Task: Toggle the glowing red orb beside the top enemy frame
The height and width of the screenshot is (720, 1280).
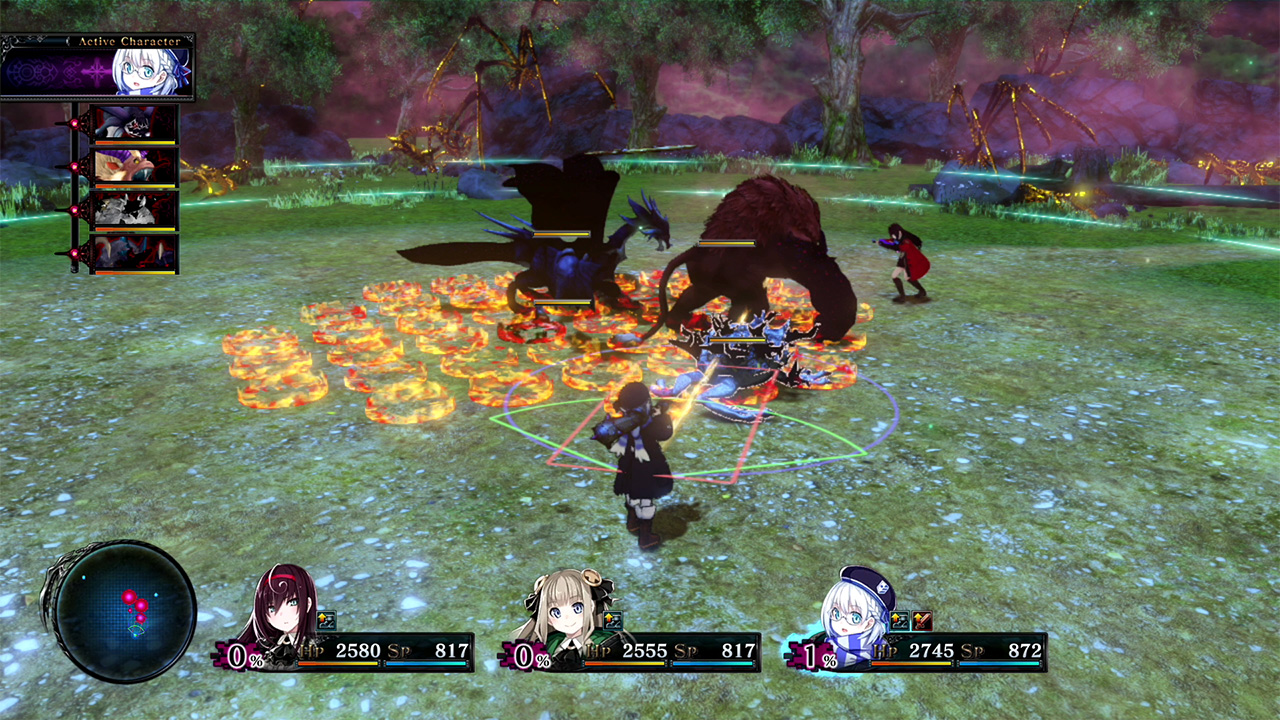Action: [x=73, y=123]
